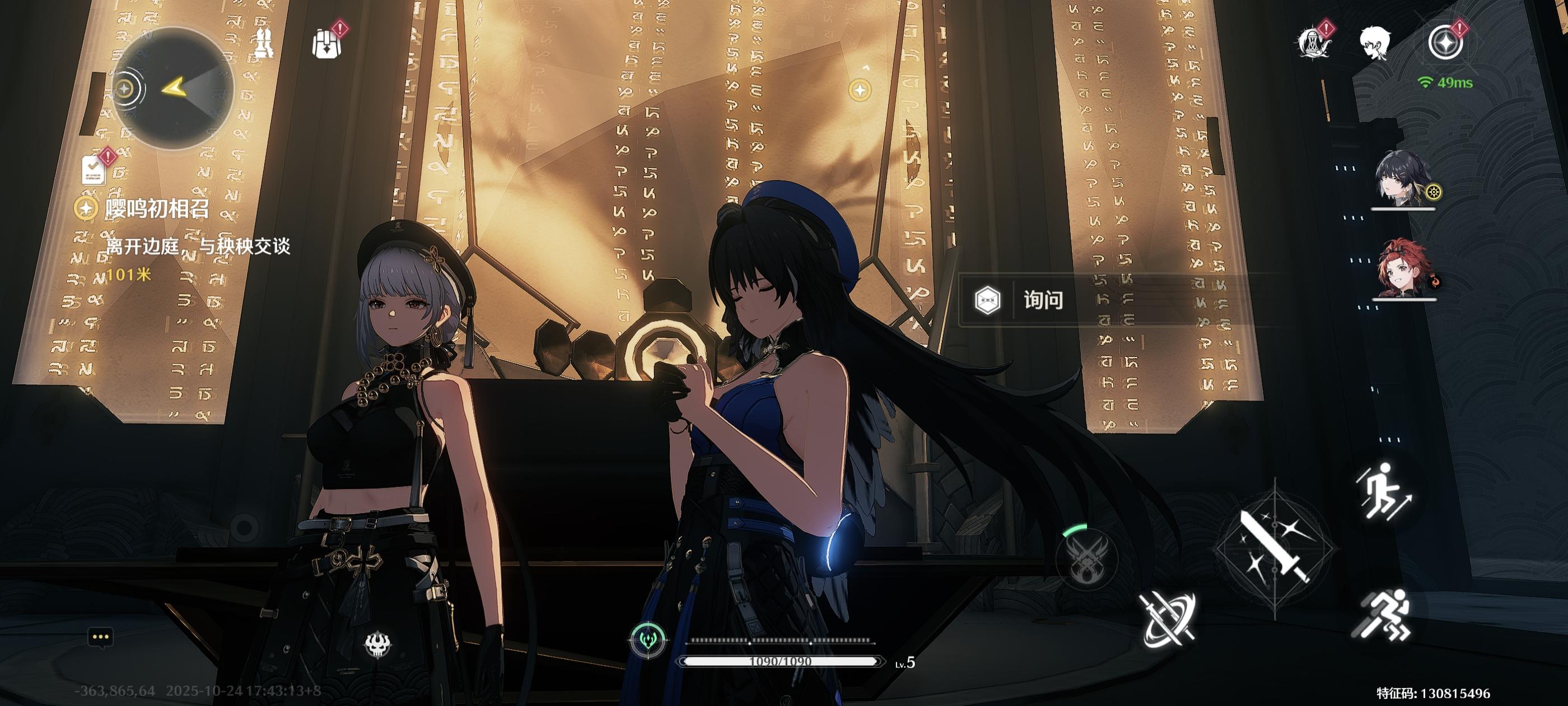
Task: Open the backpack inventory icon
Action: [327, 43]
